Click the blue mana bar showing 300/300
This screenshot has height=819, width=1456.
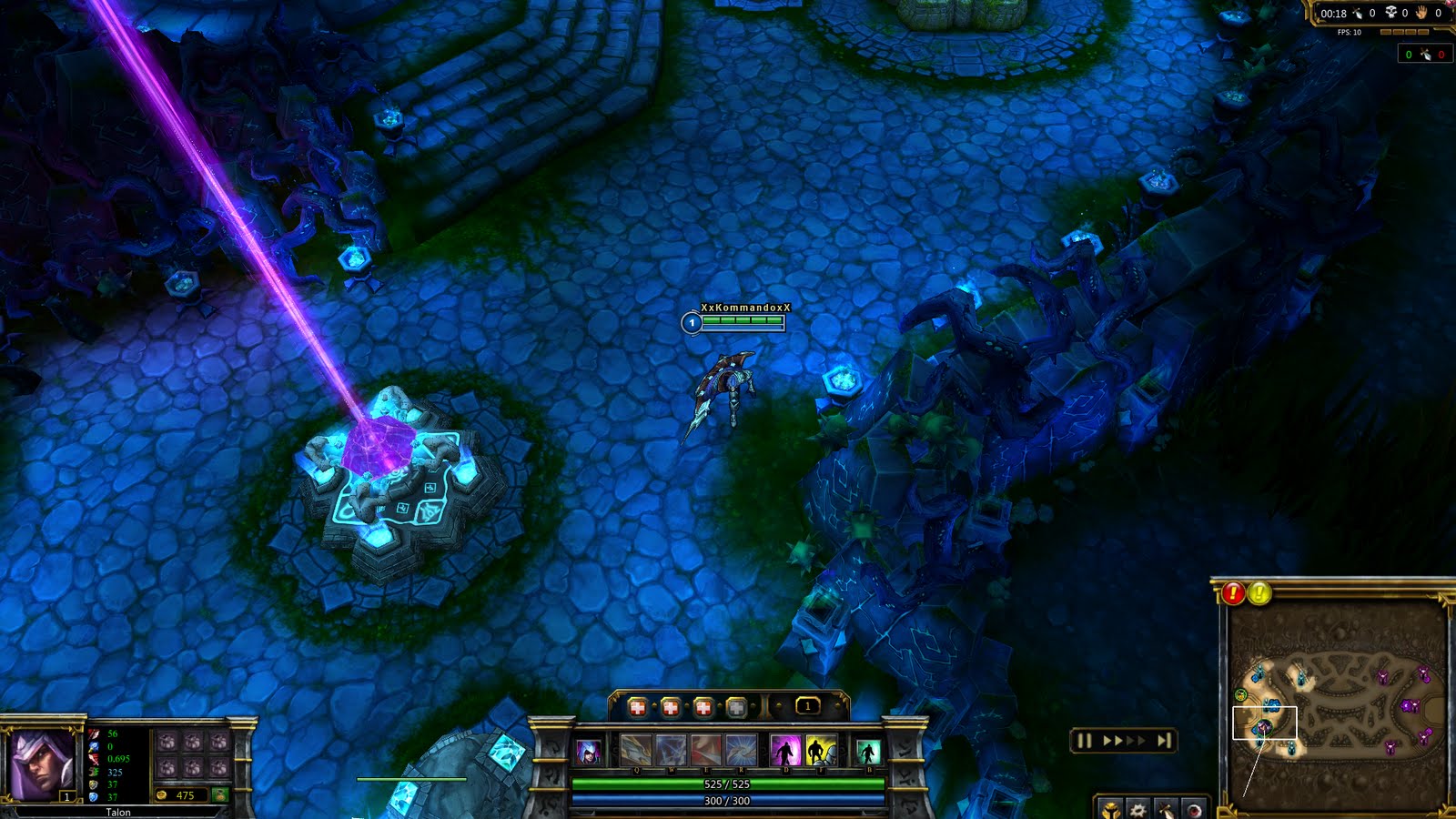(x=728, y=800)
